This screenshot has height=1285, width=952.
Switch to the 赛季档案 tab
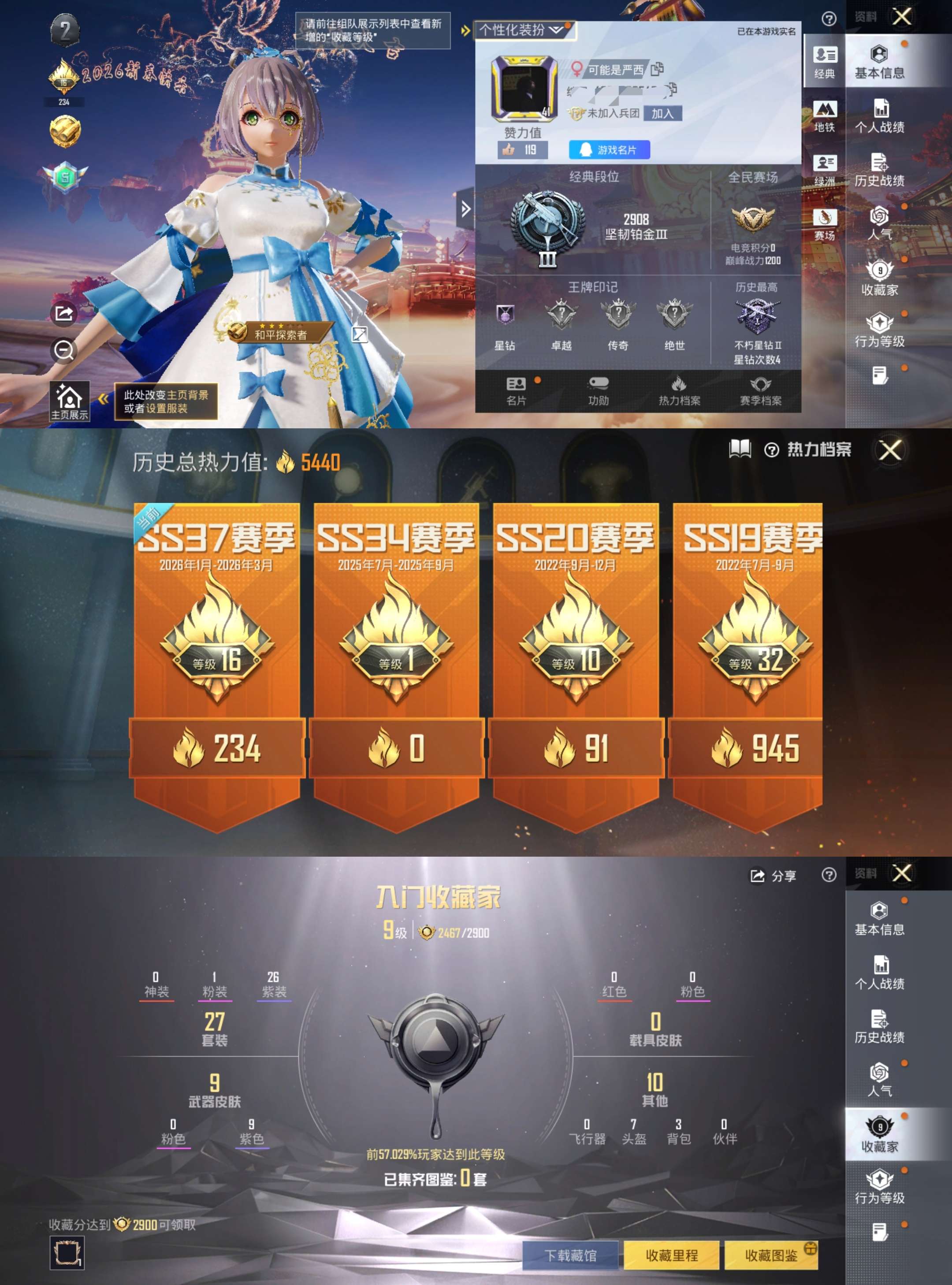pos(762,391)
